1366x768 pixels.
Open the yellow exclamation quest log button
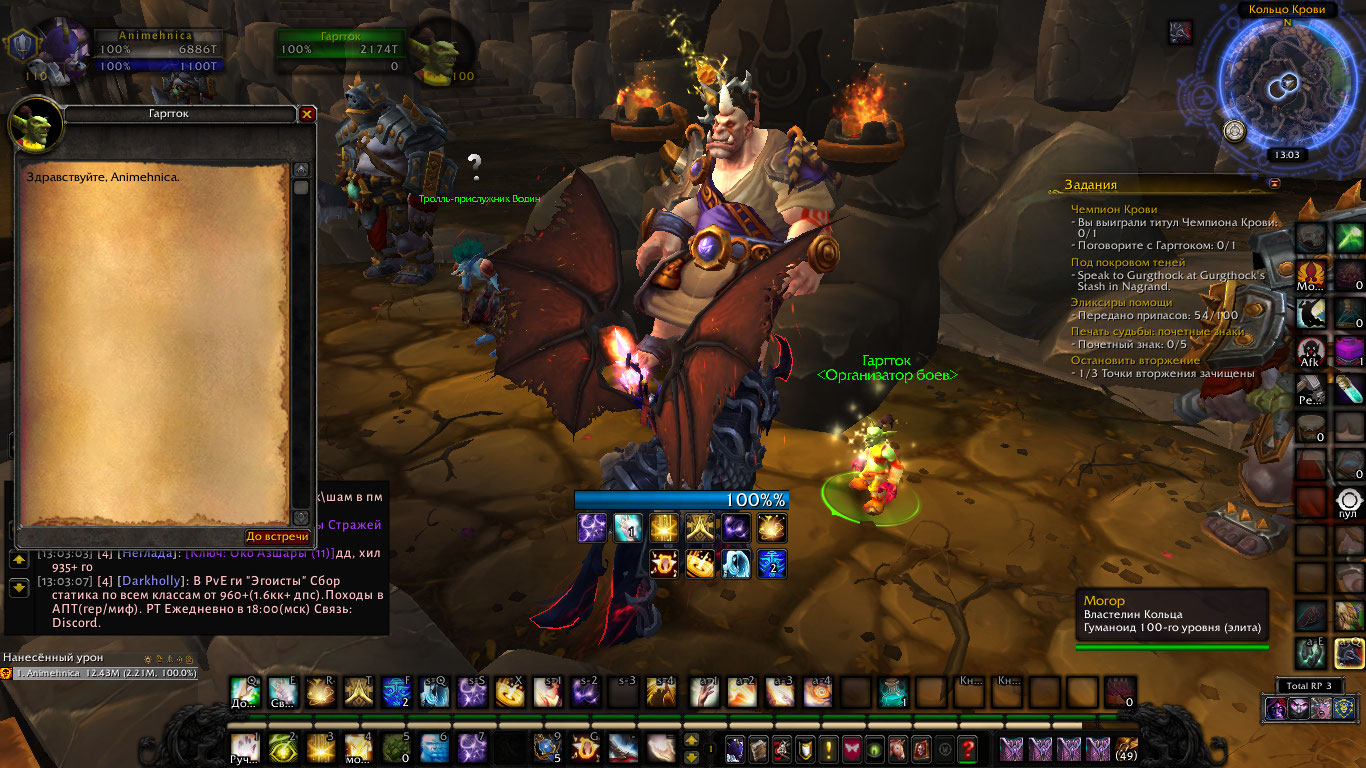coord(828,747)
